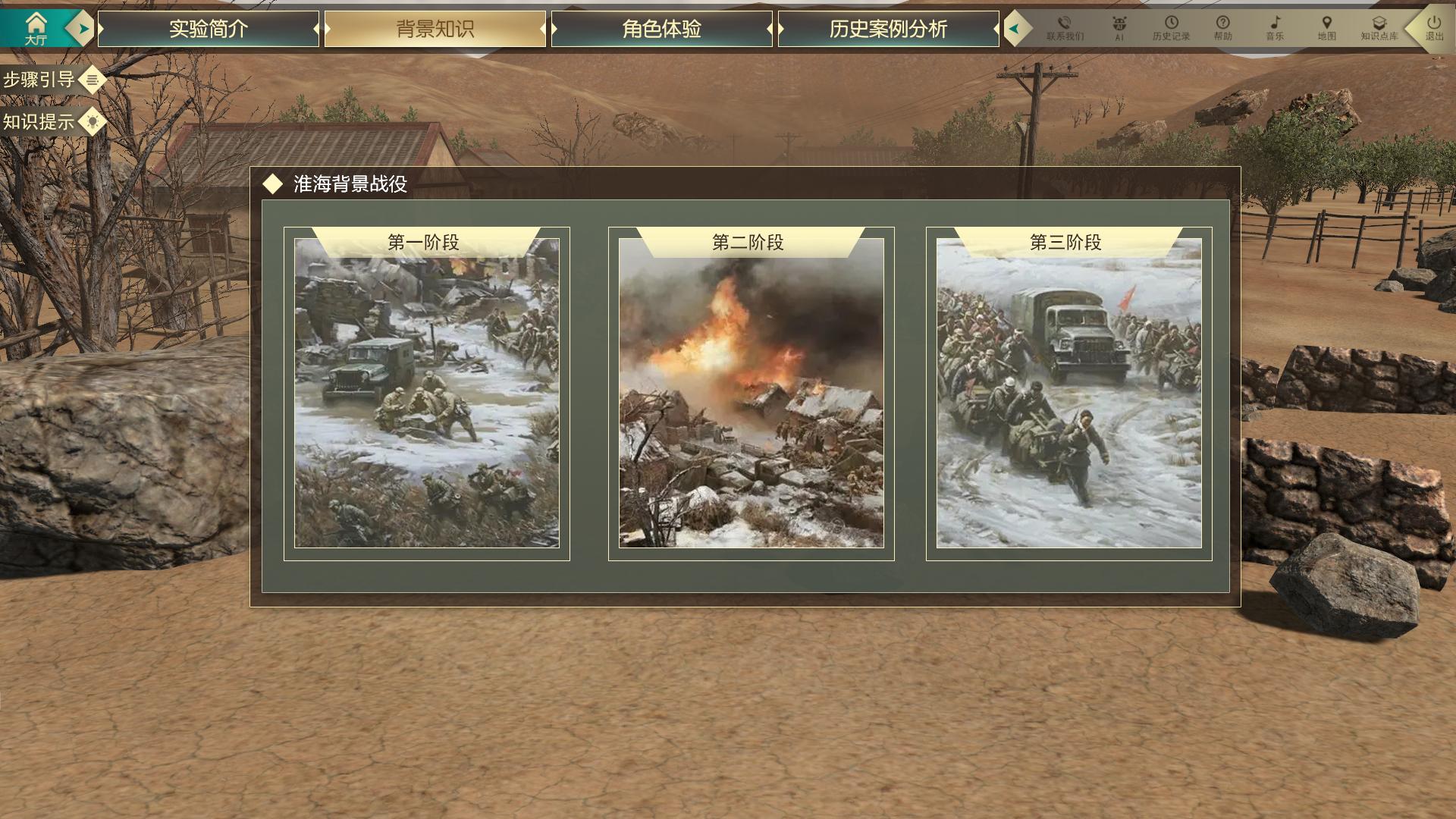Viewport: 1456px width, 819px height.
Task: Toggle the 音乐 music icon
Action: pos(1275,28)
